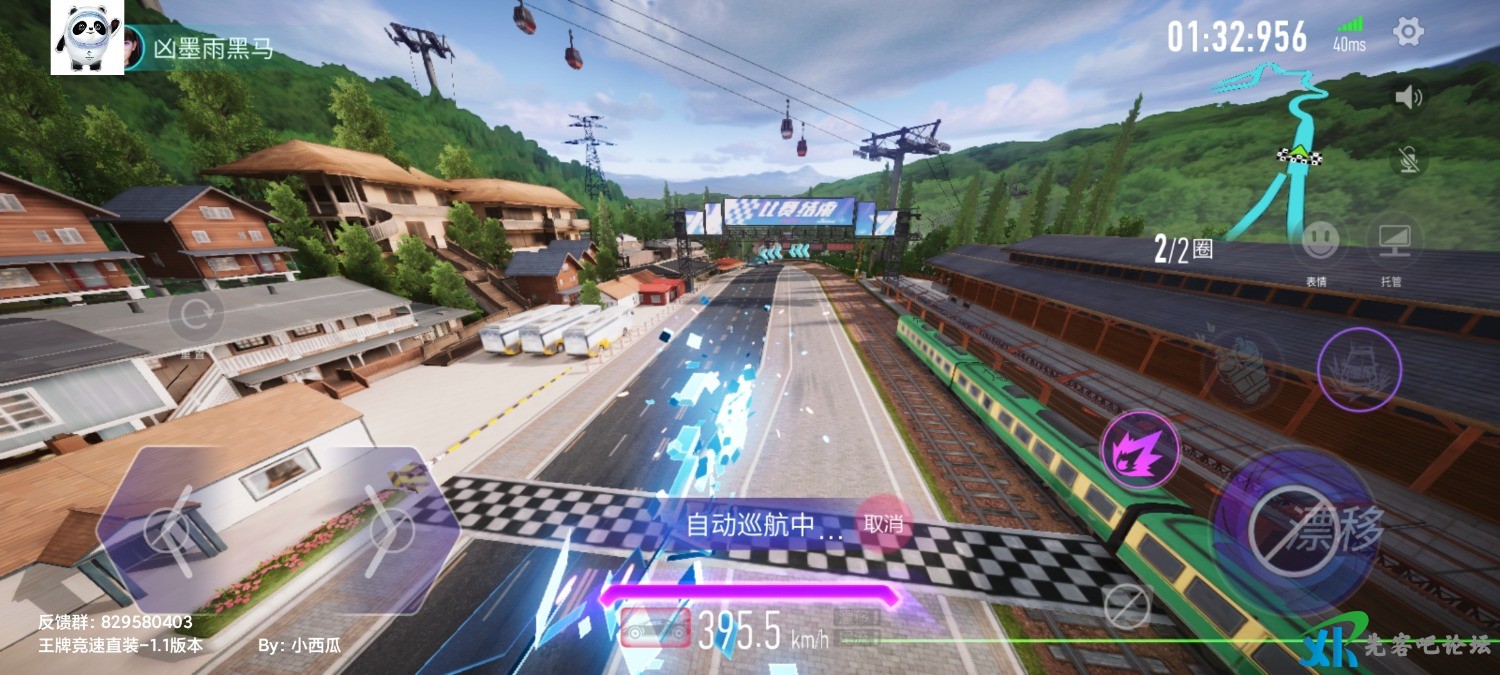Open the settings gear

pyautogui.click(x=1408, y=32)
